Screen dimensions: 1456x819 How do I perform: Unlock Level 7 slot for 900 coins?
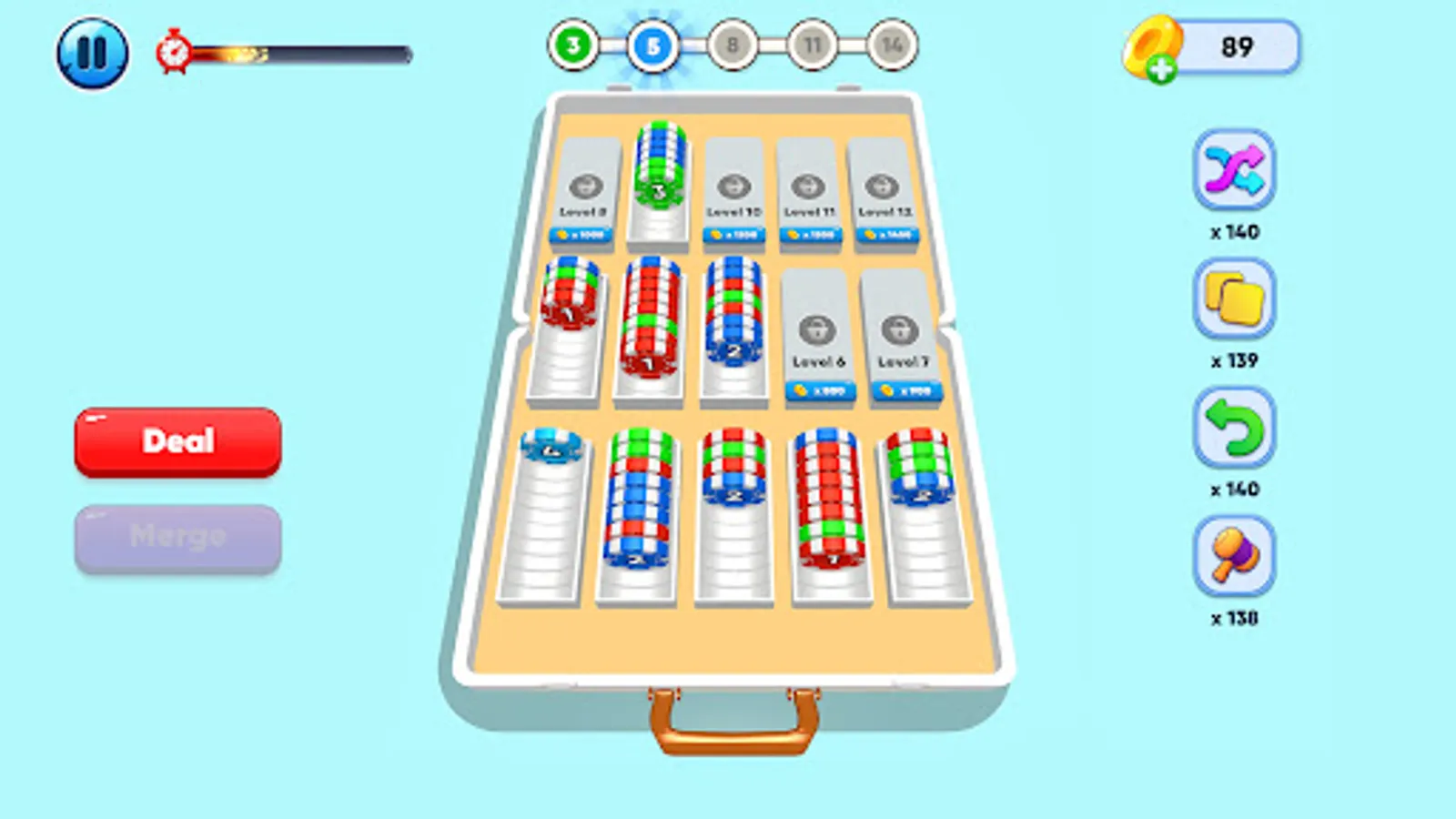904,393
